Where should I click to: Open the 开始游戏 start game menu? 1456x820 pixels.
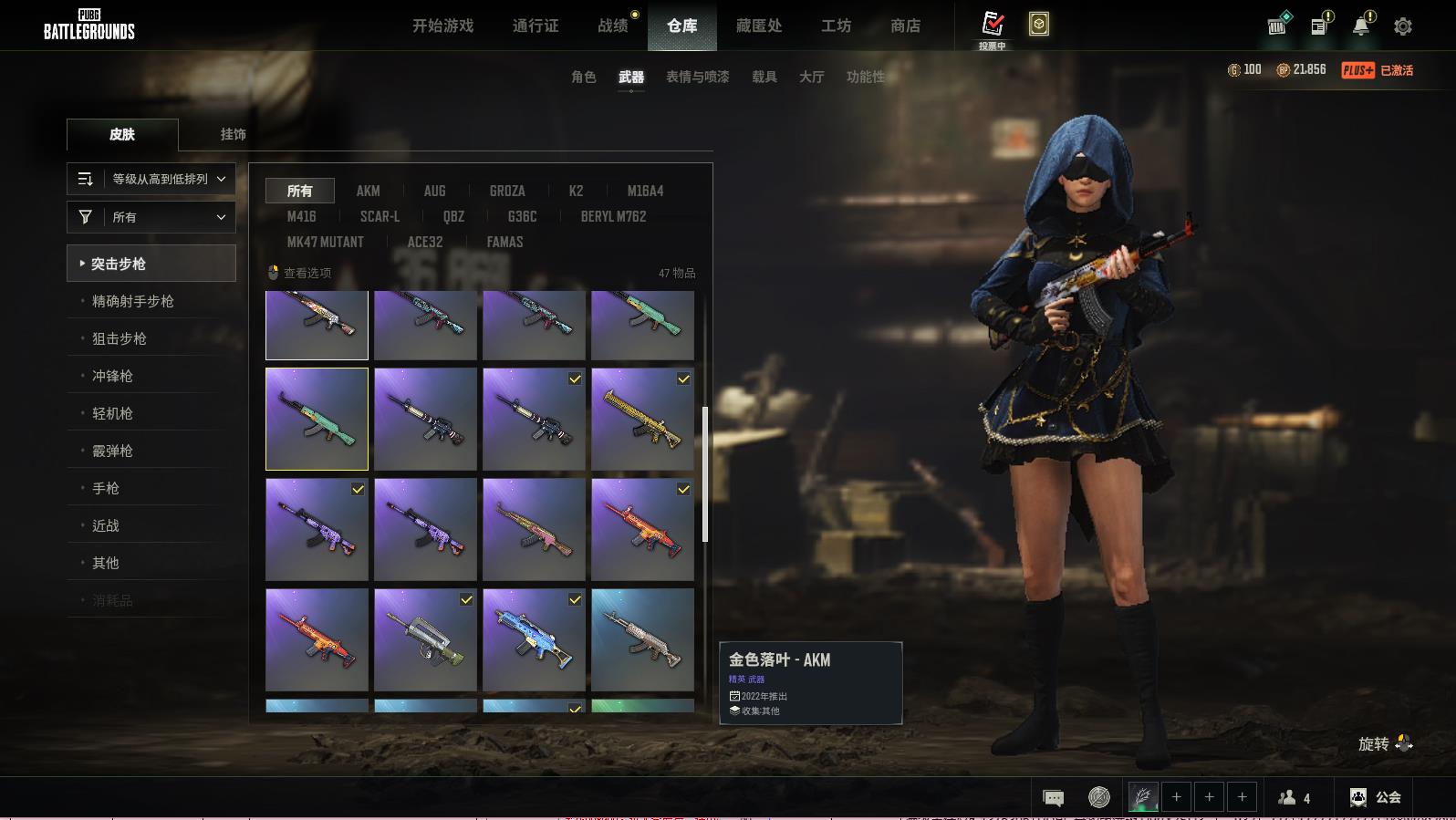[442, 26]
